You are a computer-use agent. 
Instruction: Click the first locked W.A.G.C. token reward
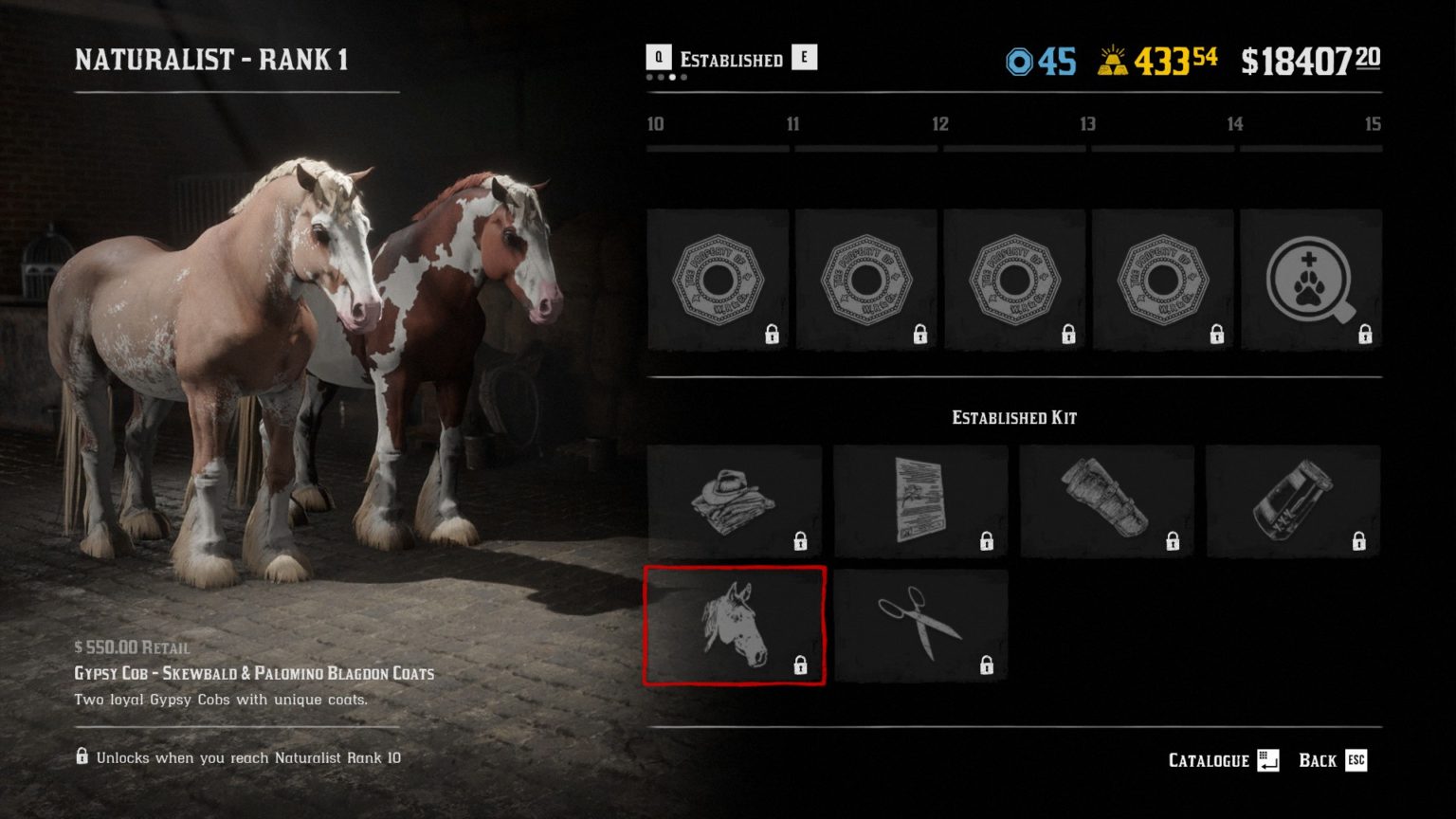[x=718, y=278]
